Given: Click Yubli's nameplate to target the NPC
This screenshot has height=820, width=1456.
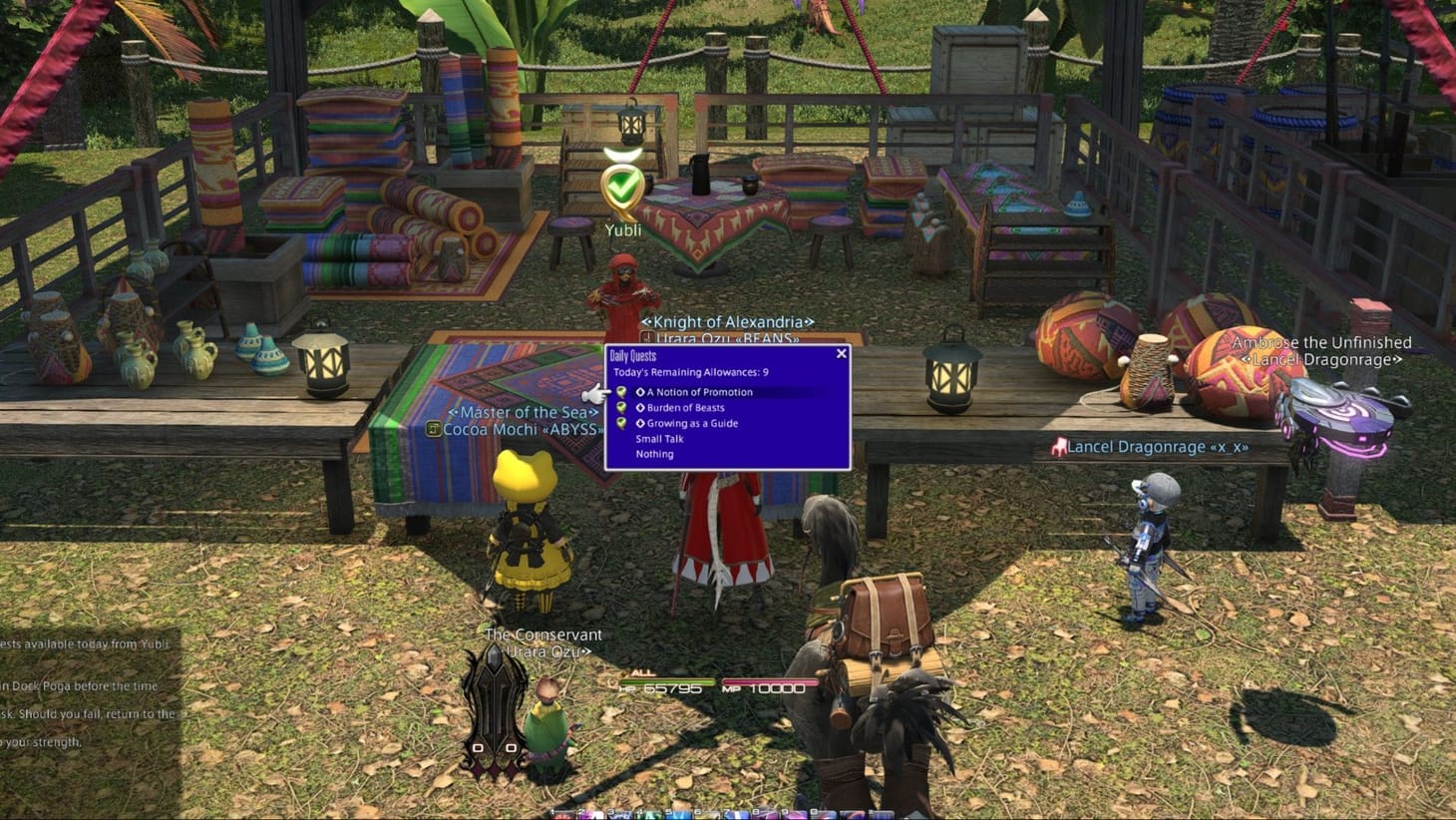Looking at the screenshot, I should pos(623,229).
